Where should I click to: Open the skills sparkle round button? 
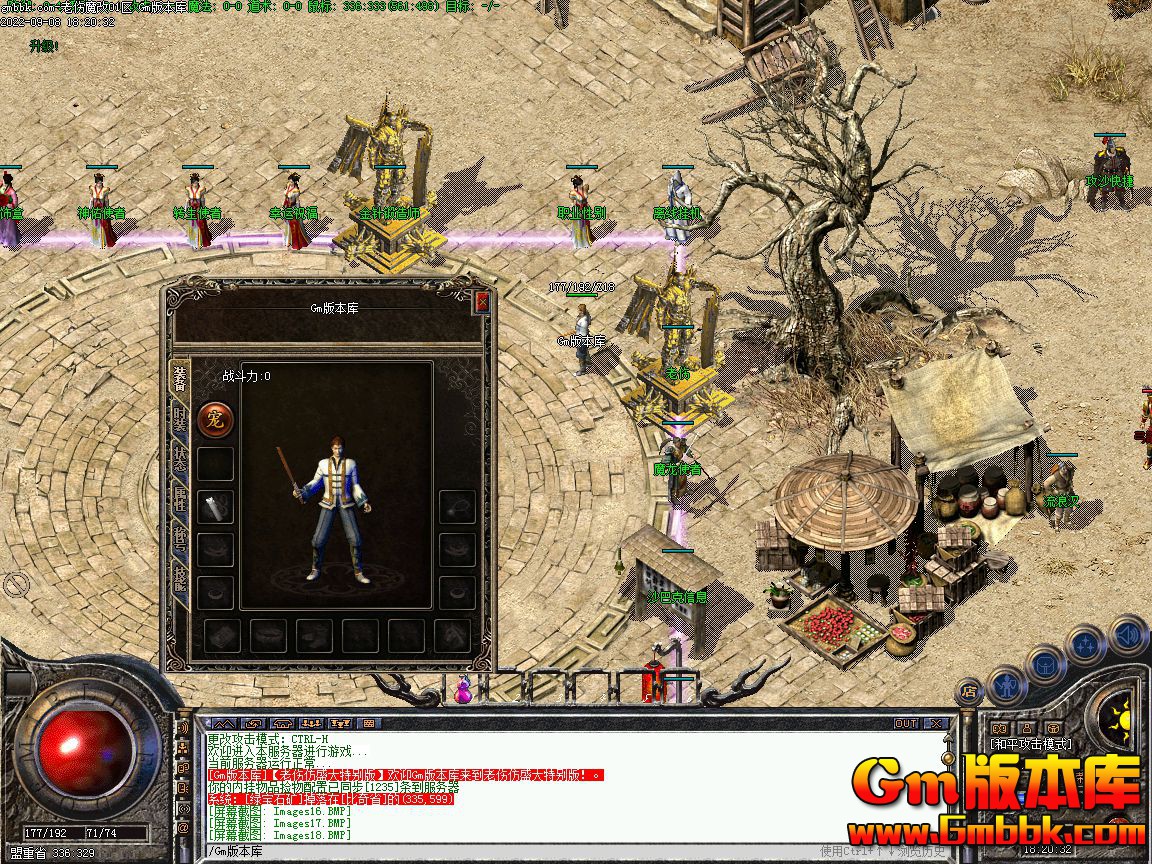pos(1085,644)
